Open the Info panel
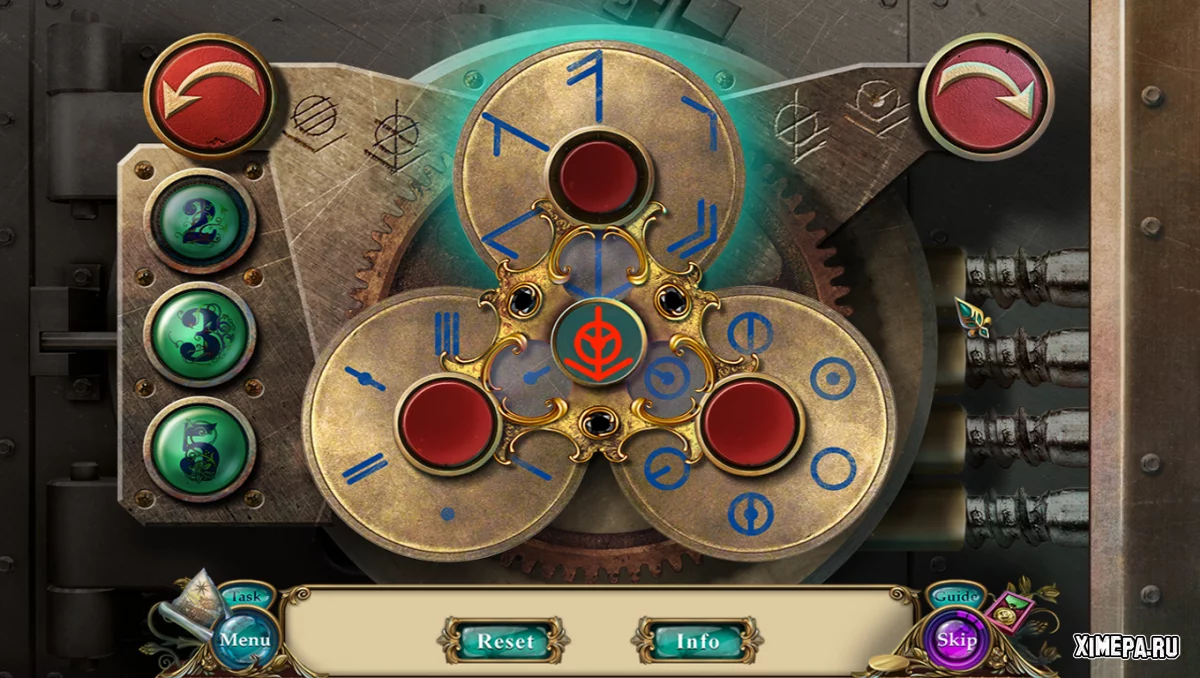The width and height of the screenshot is (1200, 678). pos(698,640)
